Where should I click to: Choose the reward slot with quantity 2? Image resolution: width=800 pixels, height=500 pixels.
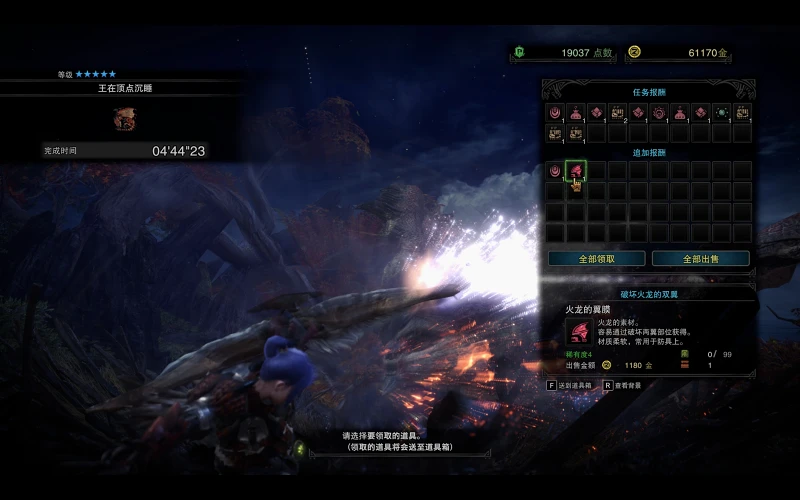617,113
